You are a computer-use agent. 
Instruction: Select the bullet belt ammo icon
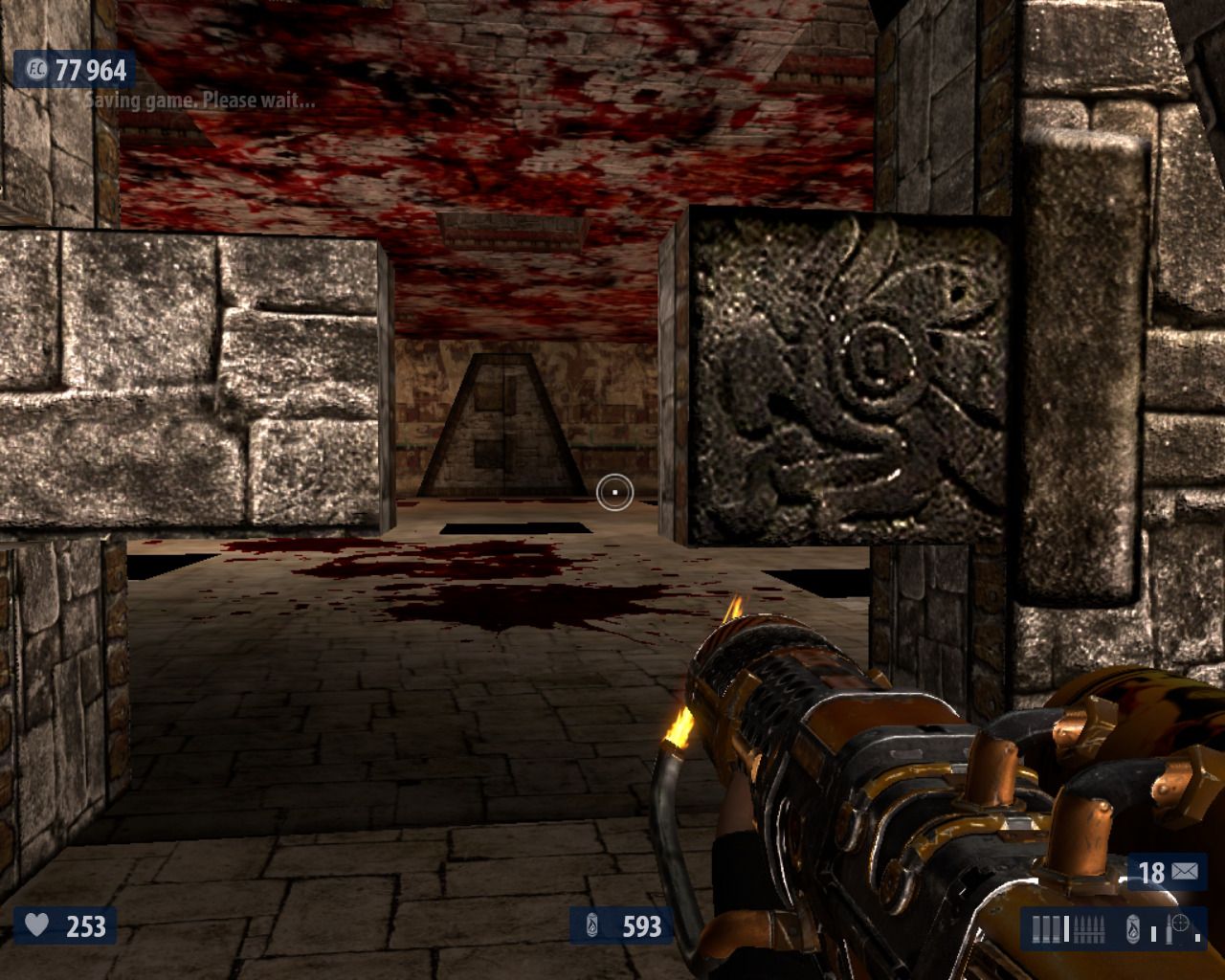[x=1090, y=929]
